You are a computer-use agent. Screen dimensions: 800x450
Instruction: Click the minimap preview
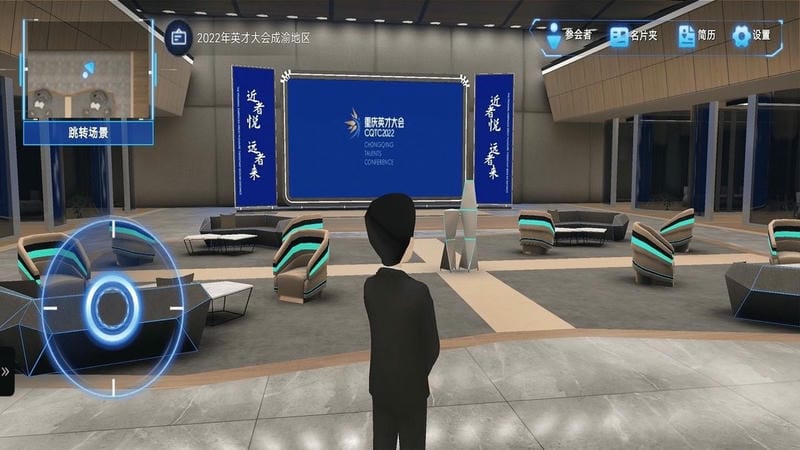click(88, 70)
